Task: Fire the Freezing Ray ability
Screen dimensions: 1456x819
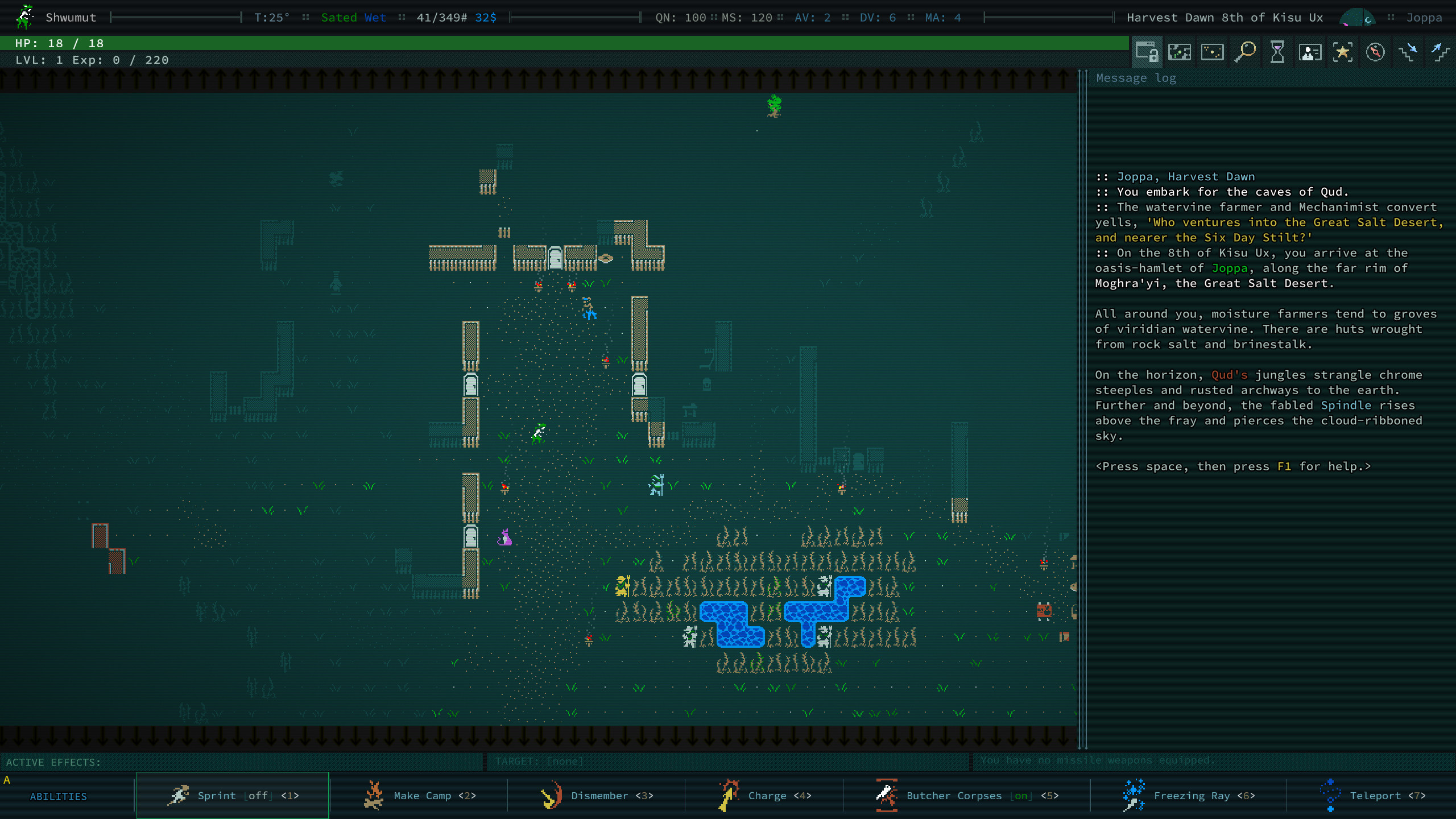Action: click(x=1189, y=795)
